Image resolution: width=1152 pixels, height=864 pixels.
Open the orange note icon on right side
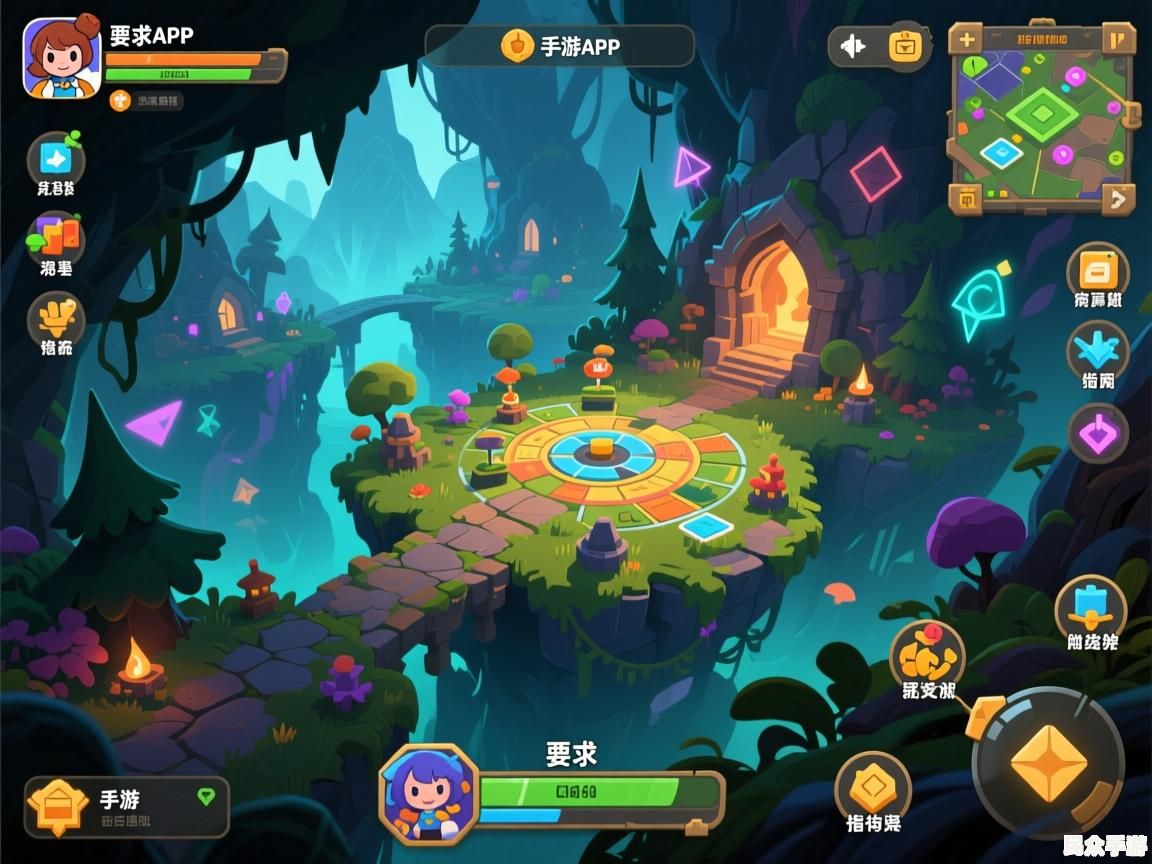pos(1097,271)
